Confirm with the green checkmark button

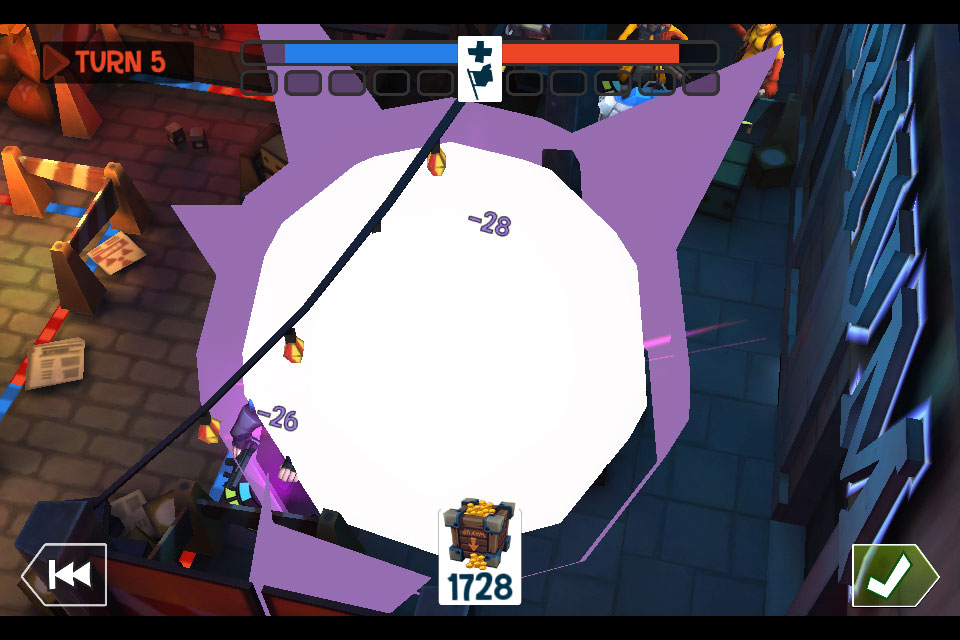tap(893, 575)
